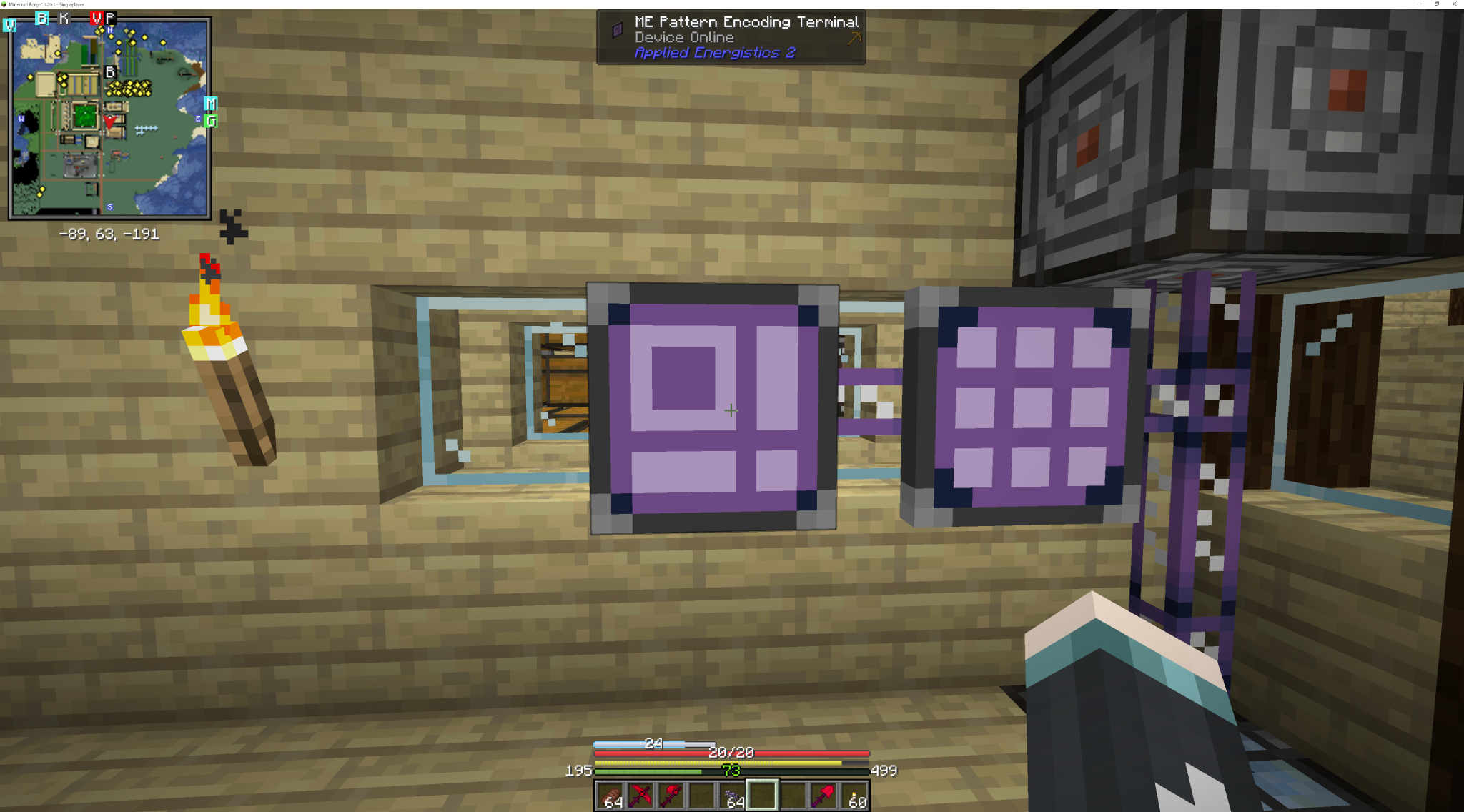Select the red pickaxe in the hotbar
Viewport: 1464px width, 812px height.
click(x=671, y=796)
